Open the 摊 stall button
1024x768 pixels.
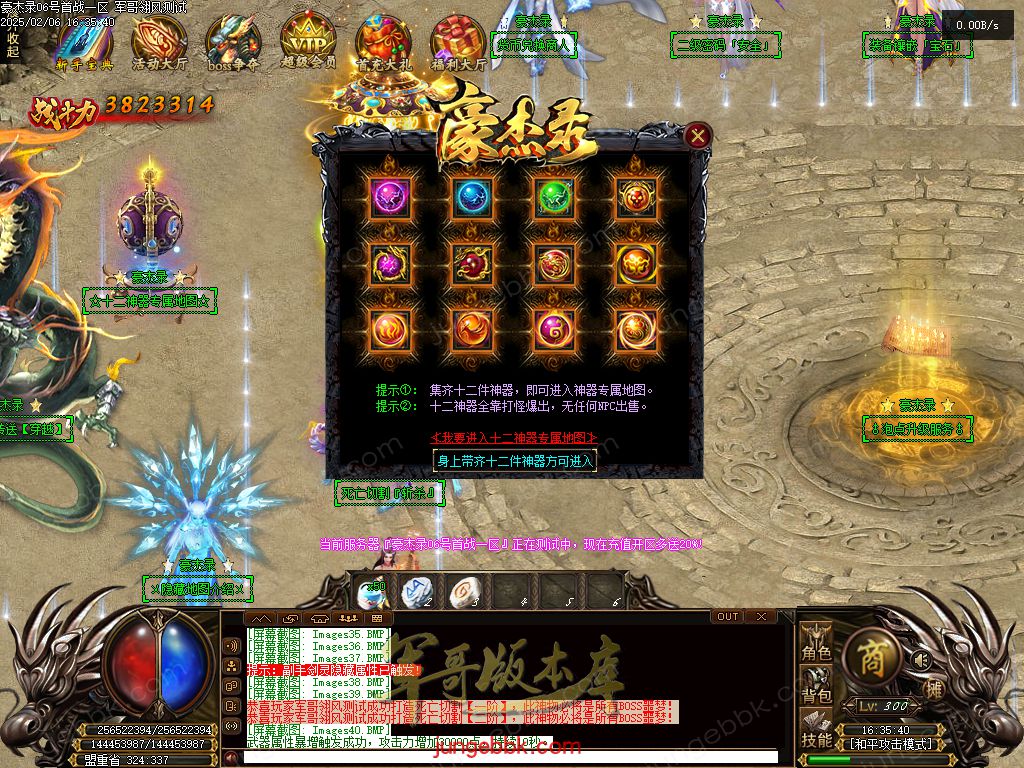click(x=932, y=688)
